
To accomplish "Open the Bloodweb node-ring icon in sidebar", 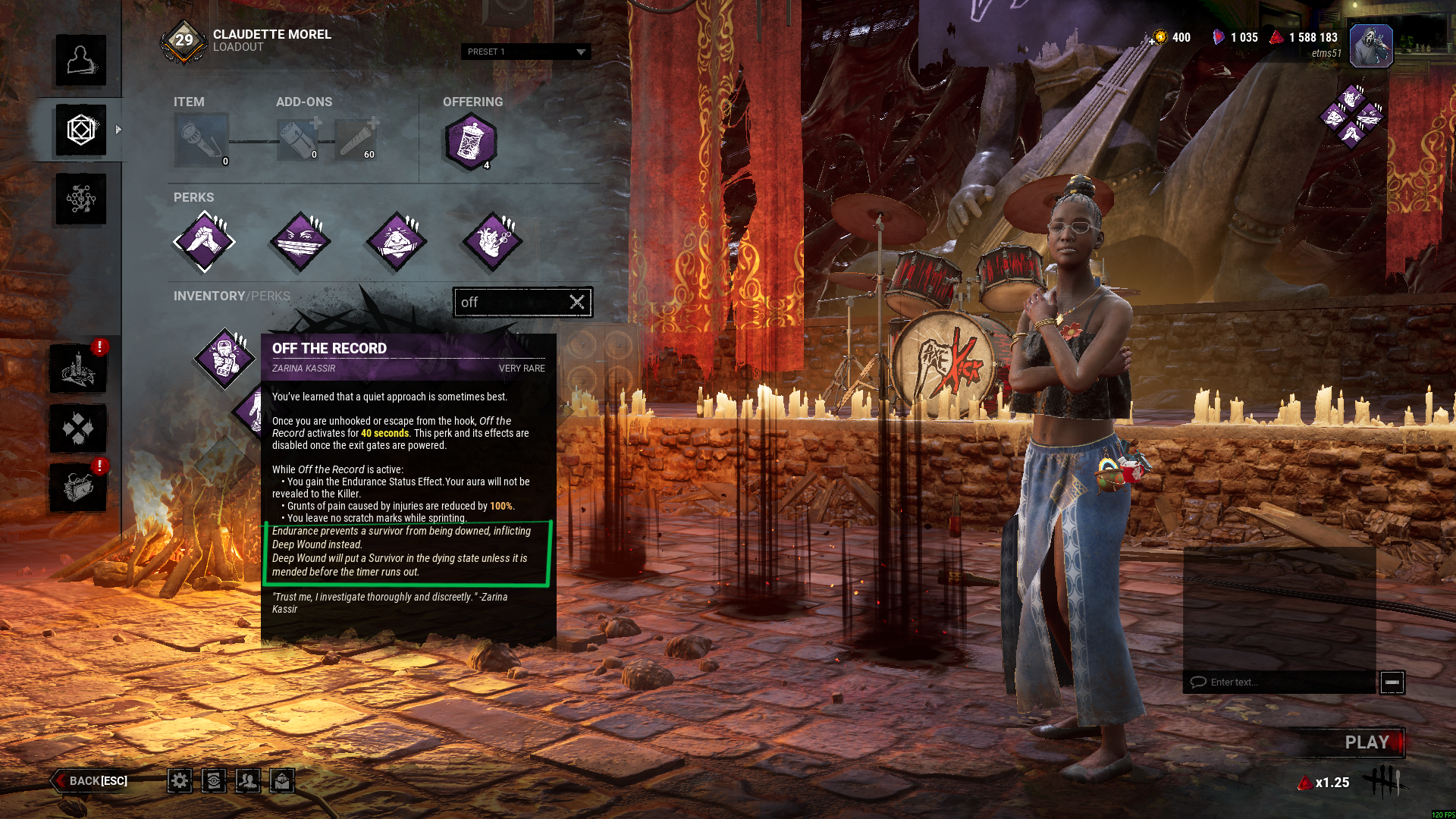I will pos(80,199).
